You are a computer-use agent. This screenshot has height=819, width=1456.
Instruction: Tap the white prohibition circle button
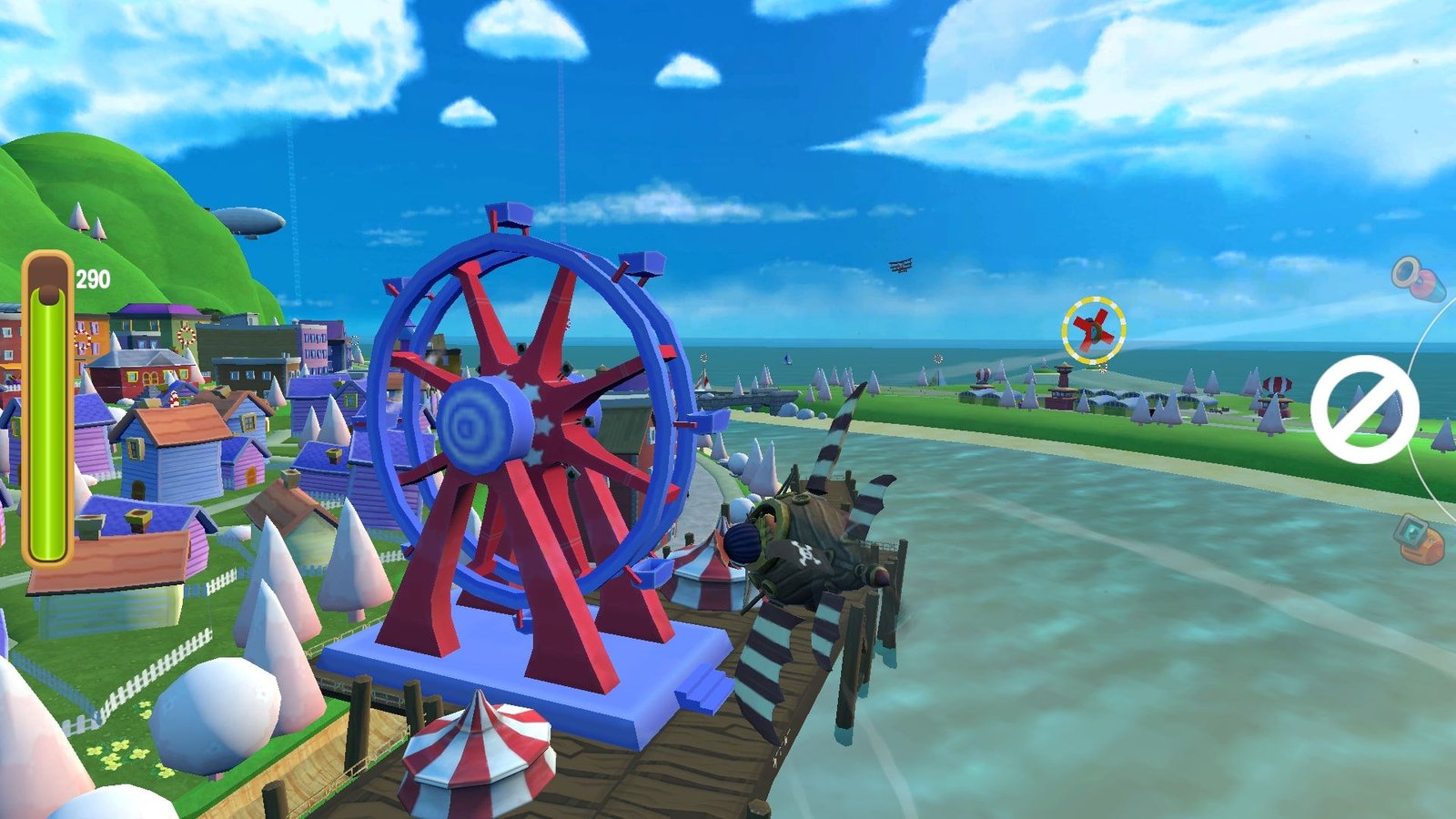tap(1364, 409)
